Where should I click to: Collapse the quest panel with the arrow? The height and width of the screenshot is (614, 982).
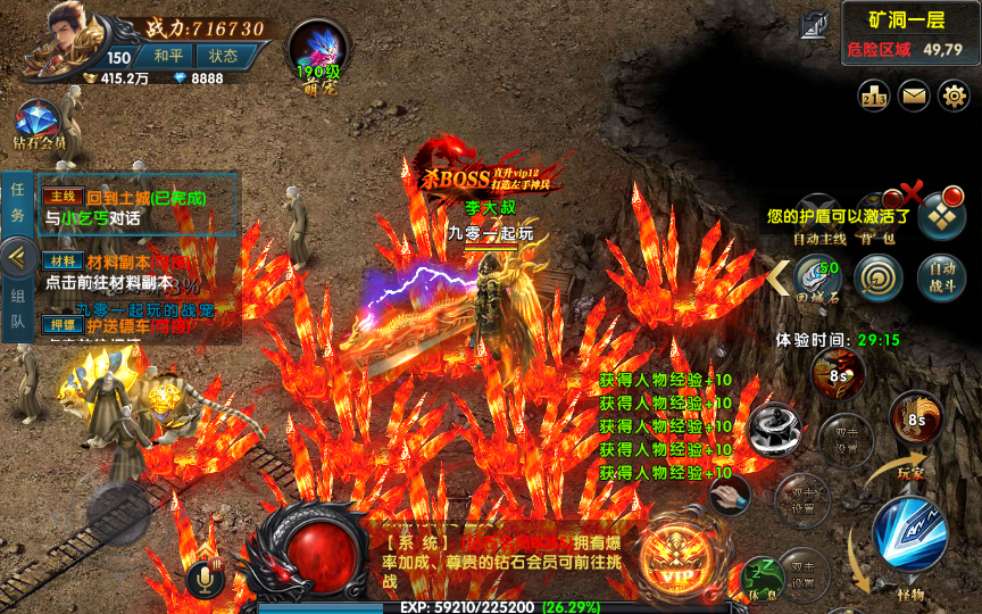point(15,257)
